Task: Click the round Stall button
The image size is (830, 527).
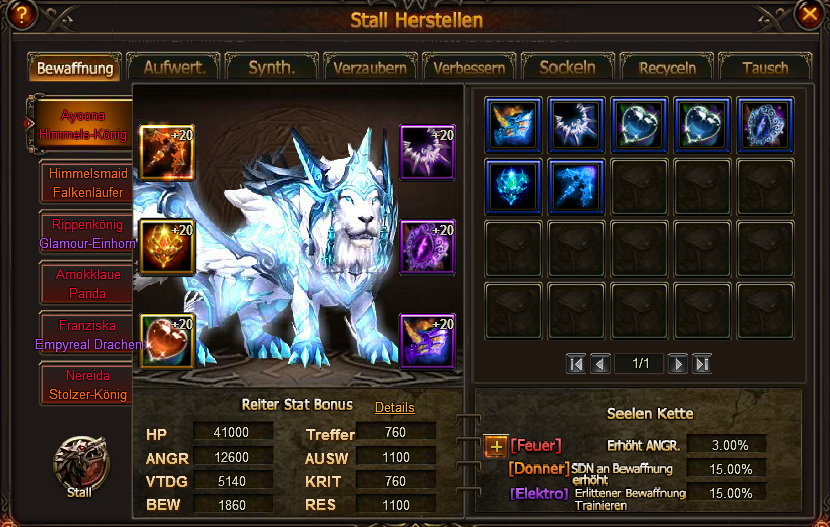Action: pyautogui.click(x=78, y=462)
